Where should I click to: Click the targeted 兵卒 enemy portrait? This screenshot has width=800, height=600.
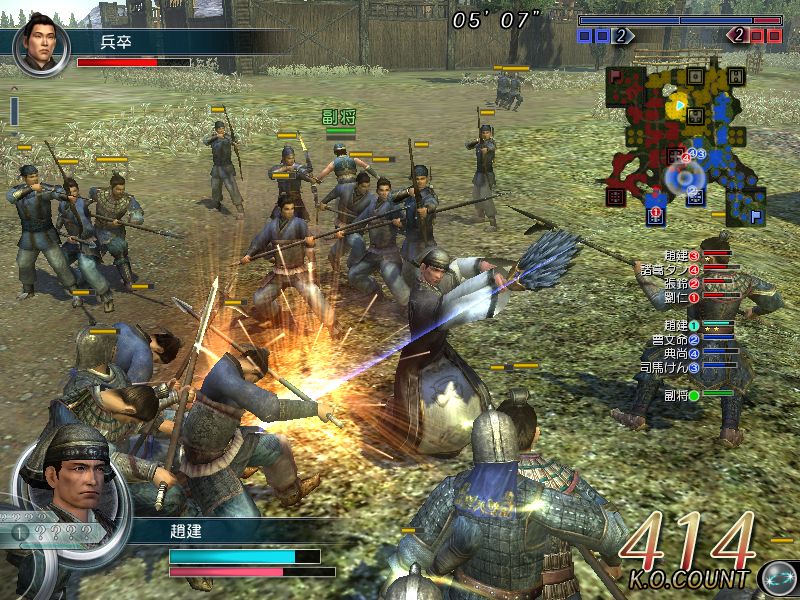42,46
